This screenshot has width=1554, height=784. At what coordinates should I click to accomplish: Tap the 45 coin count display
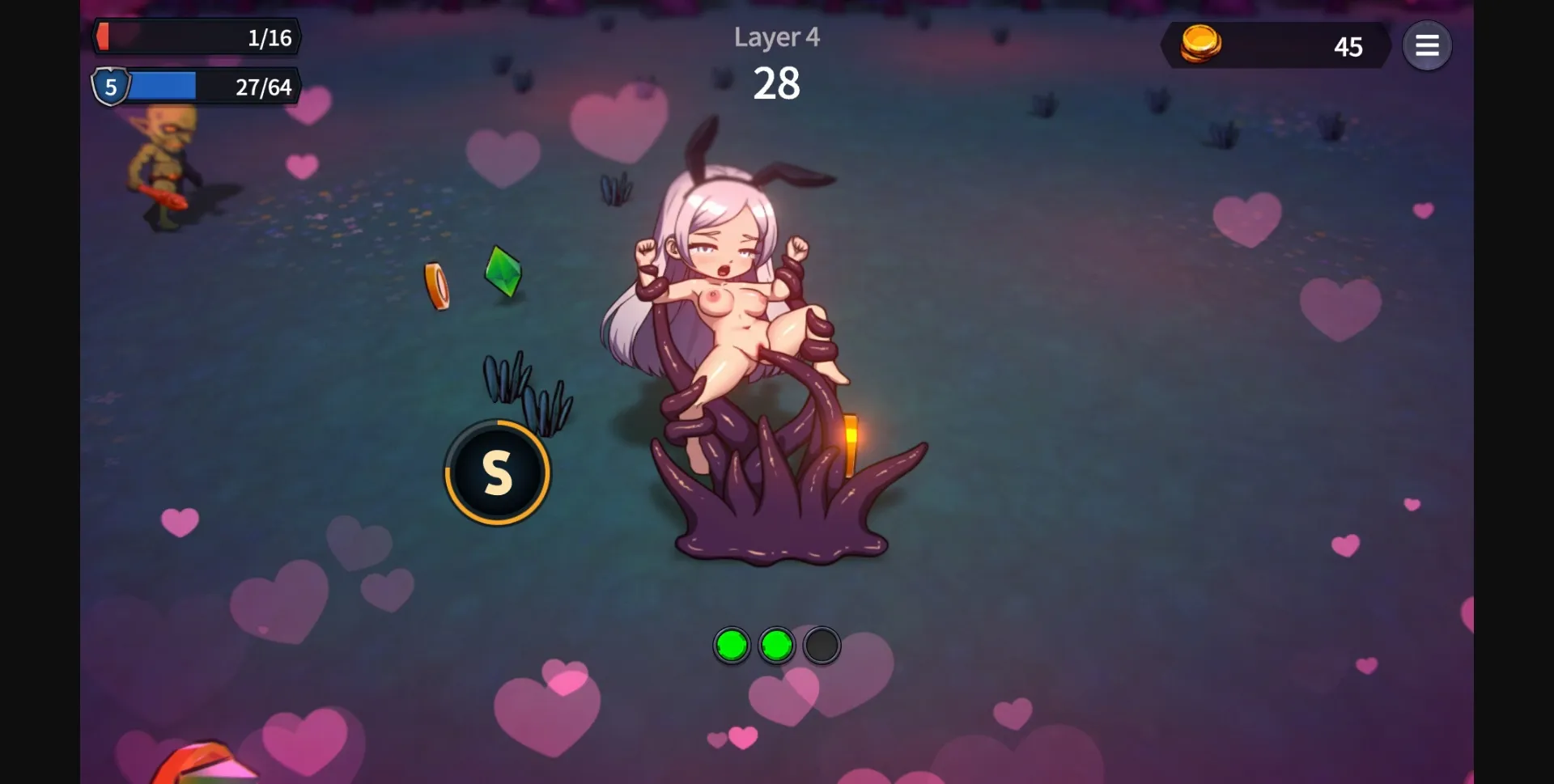click(1348, 47)
